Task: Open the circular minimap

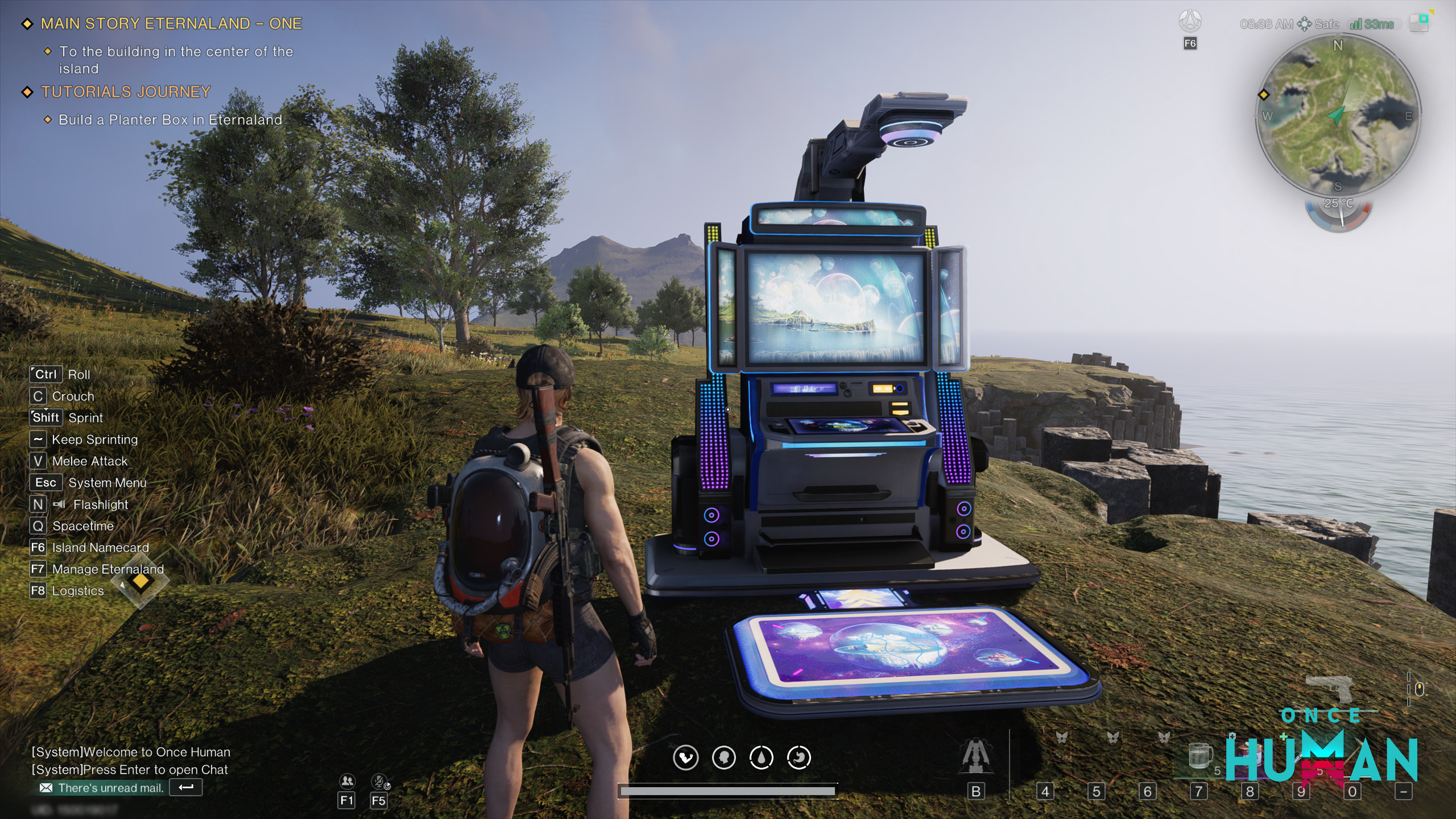Action: click(x=1338, y=116)
